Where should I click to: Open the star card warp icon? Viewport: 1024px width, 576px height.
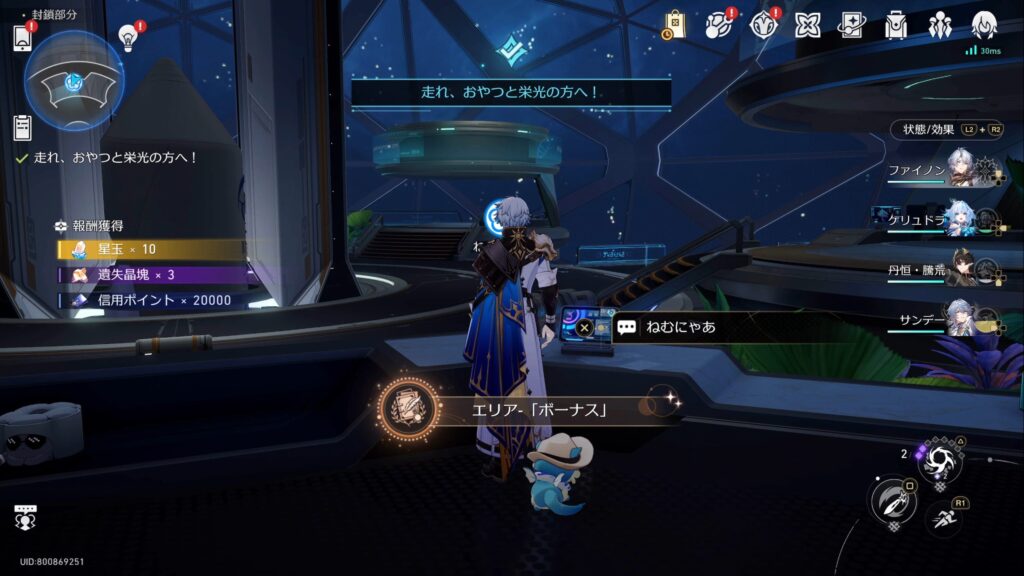point(851,25)
